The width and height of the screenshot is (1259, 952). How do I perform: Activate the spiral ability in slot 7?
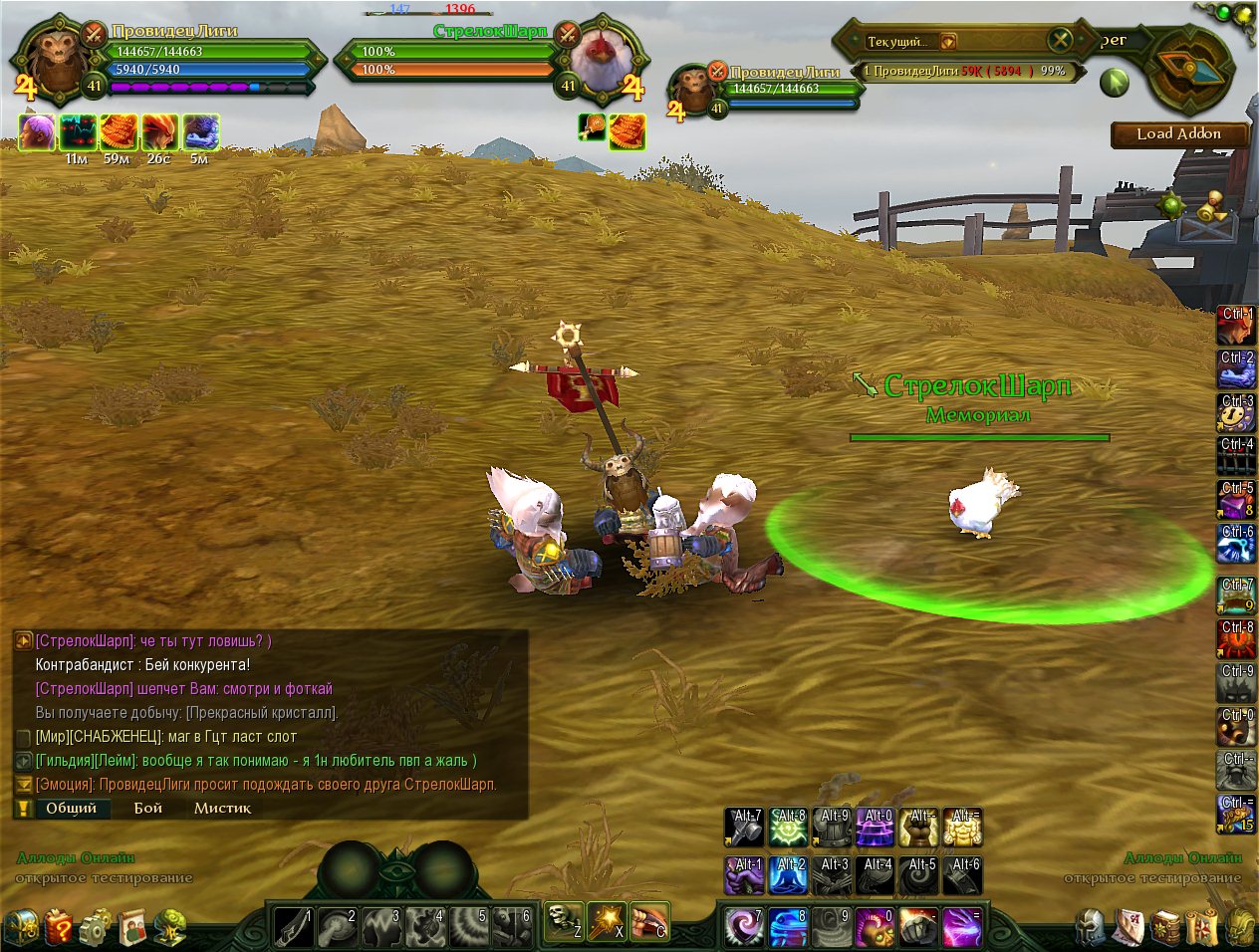click(743, 927)
